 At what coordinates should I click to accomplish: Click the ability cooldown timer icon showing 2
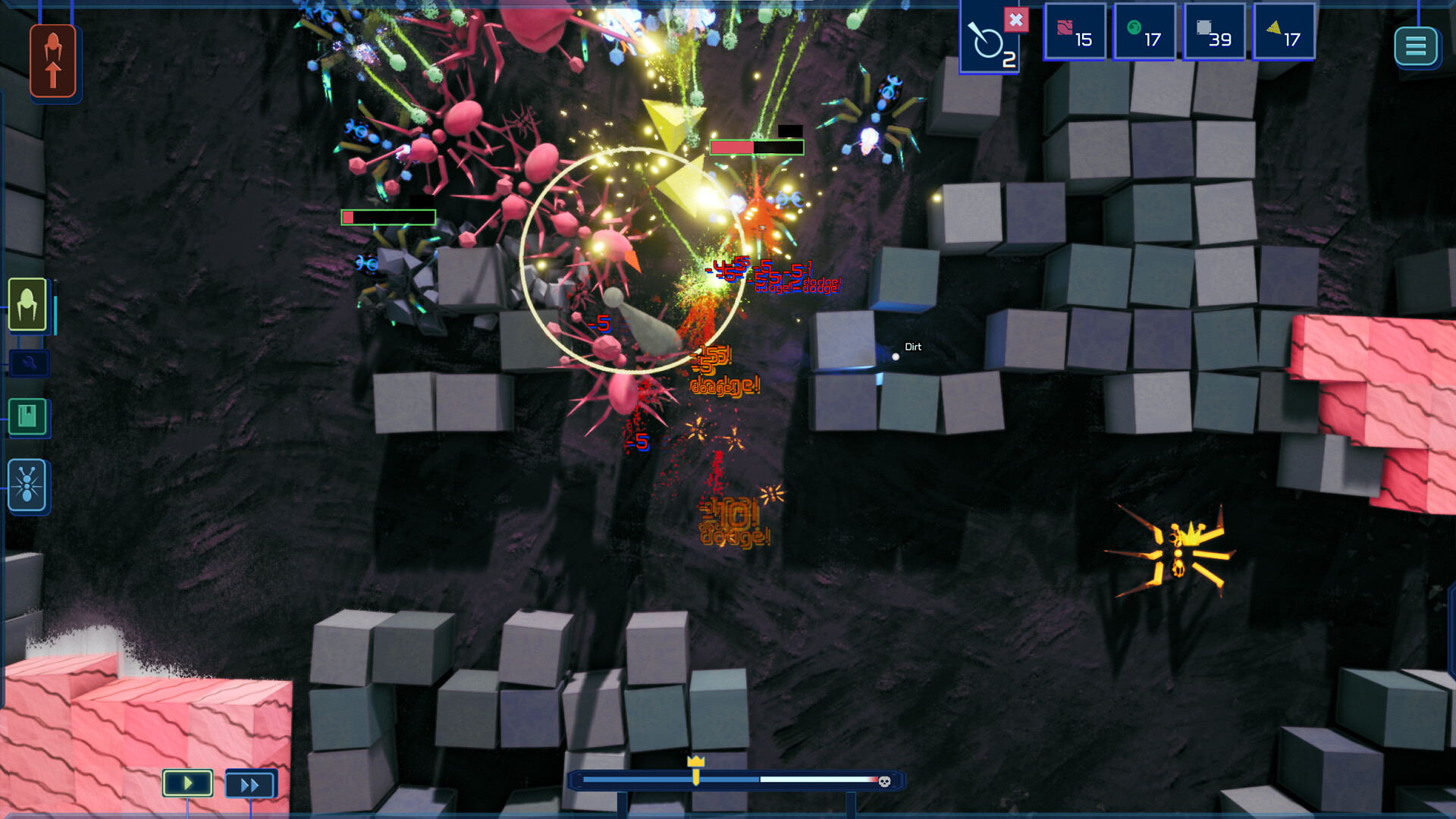(x=990, y=42)
